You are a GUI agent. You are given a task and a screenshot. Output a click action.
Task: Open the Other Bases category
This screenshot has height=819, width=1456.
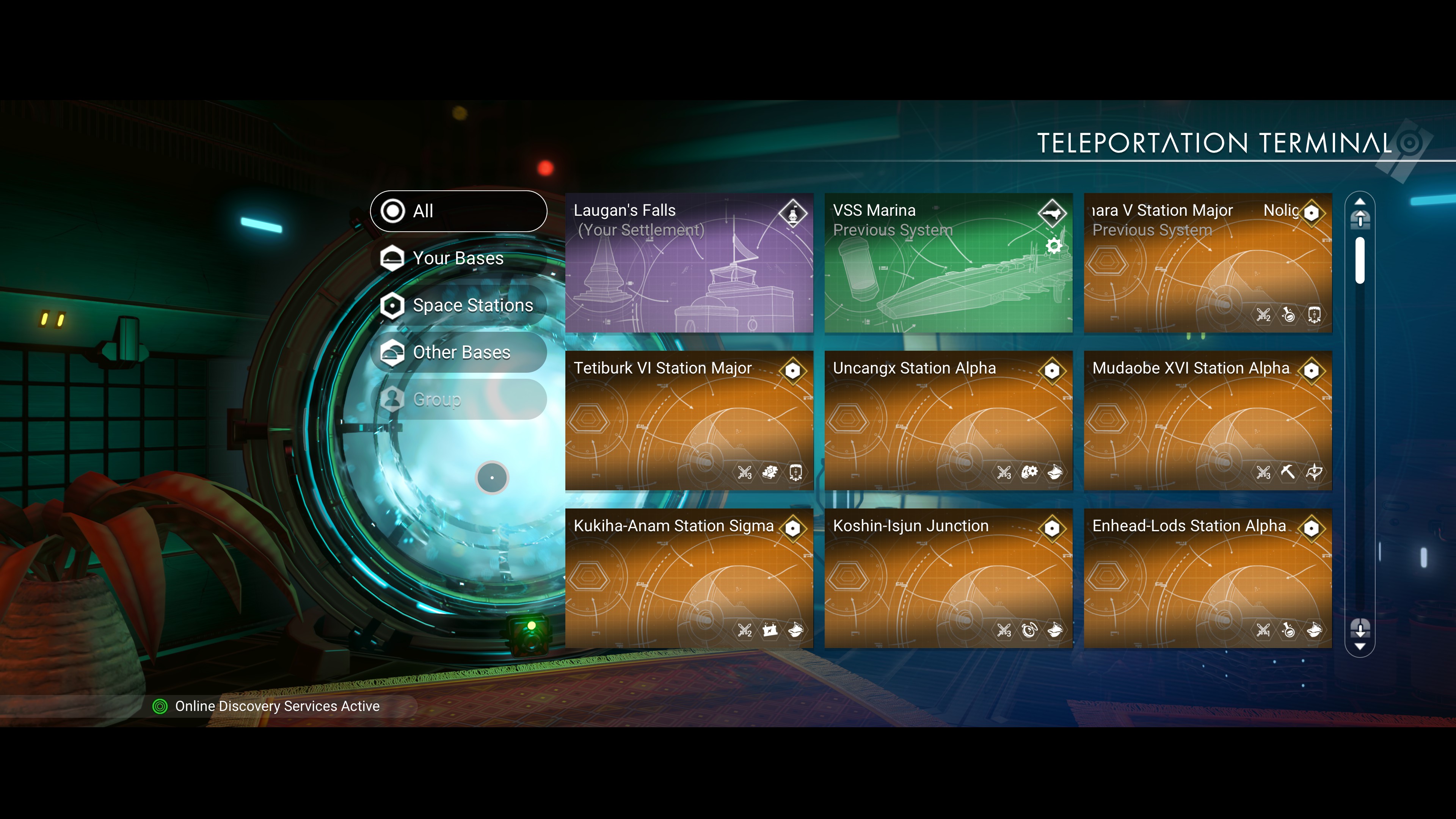coord(458,352)
